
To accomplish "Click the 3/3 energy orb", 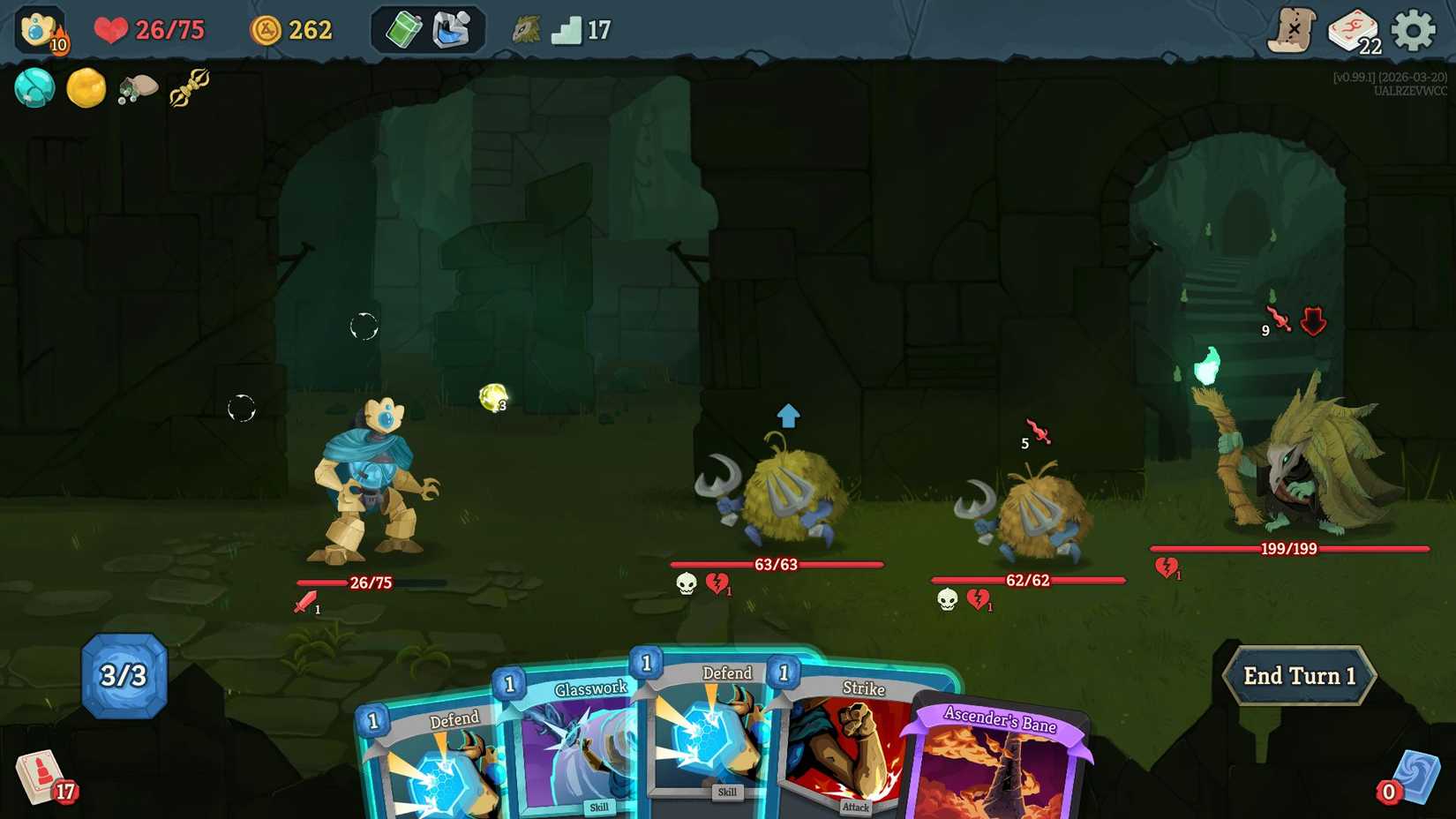I will tap(124, 677).
